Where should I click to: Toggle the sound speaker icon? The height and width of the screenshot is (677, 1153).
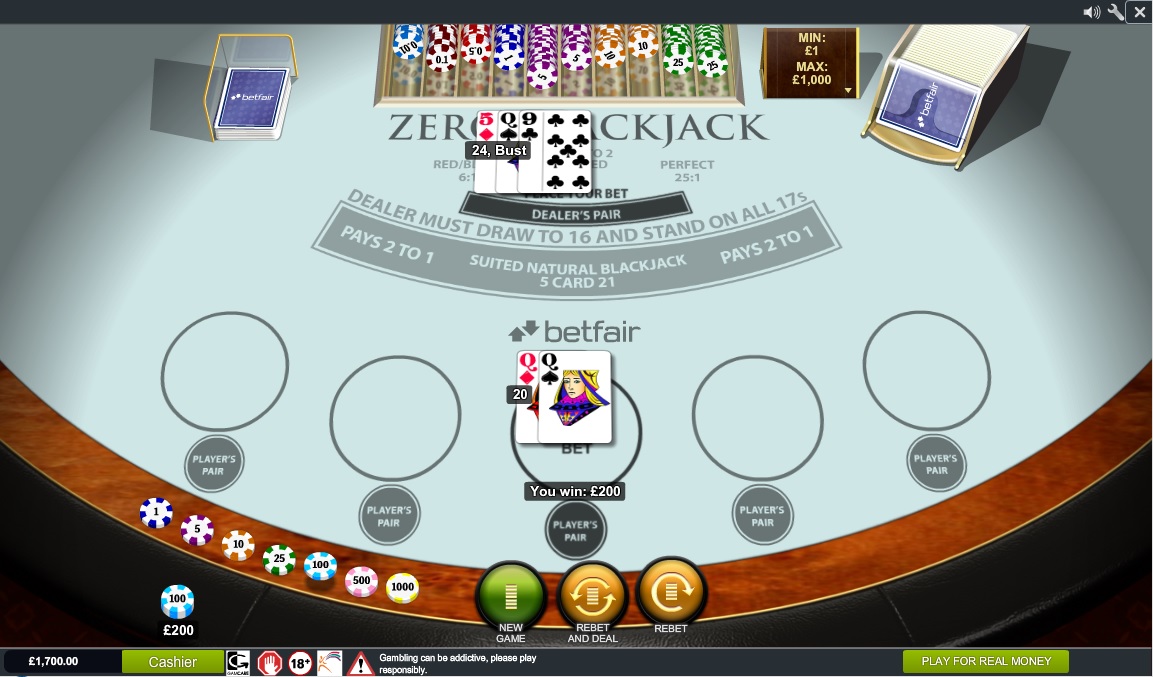point(1092,12)
